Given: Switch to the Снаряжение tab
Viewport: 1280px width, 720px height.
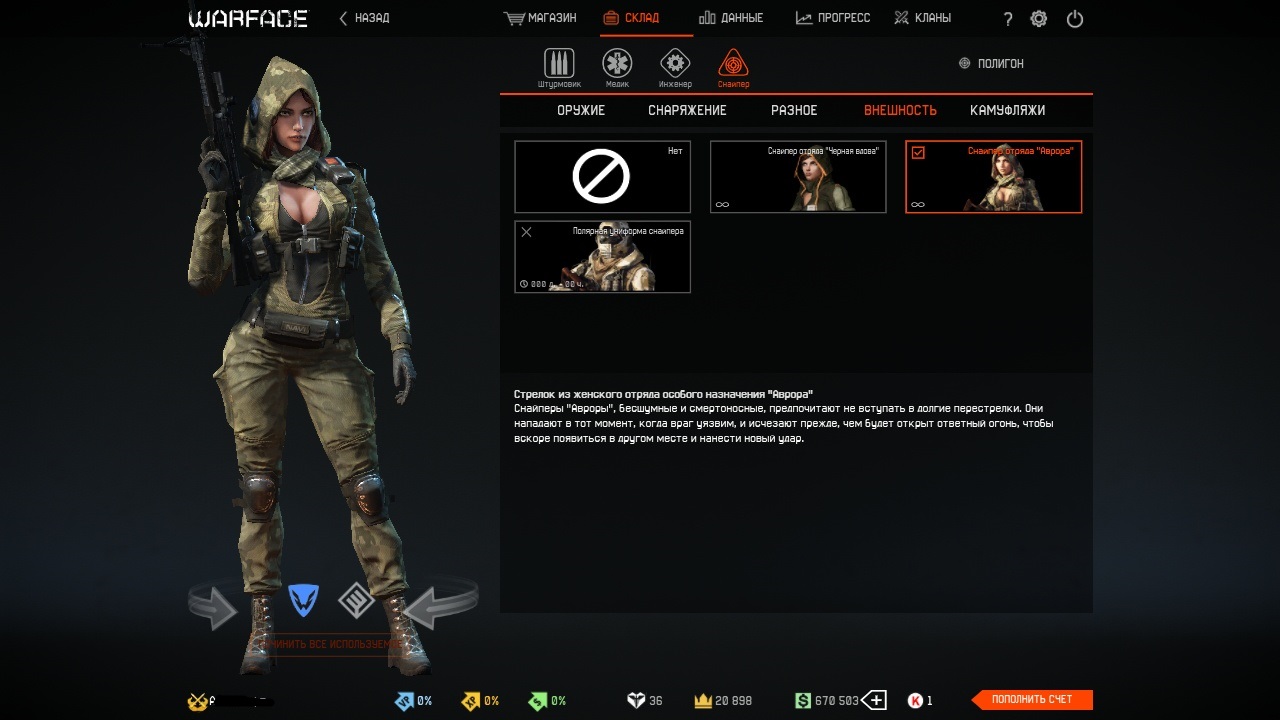Looking at the screenshot, I should [x=687, y=110].
